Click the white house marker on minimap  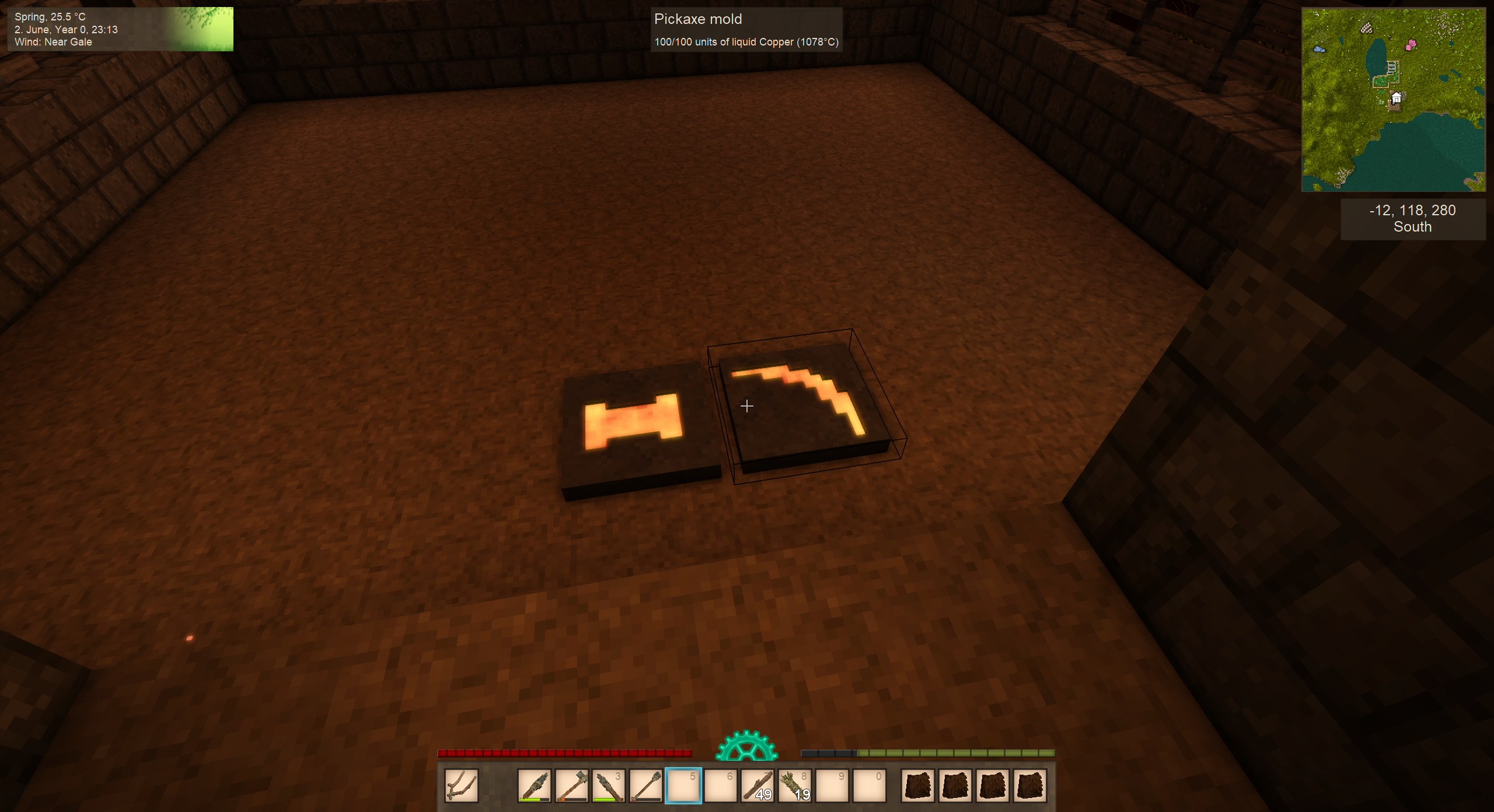click(1396, 98)
